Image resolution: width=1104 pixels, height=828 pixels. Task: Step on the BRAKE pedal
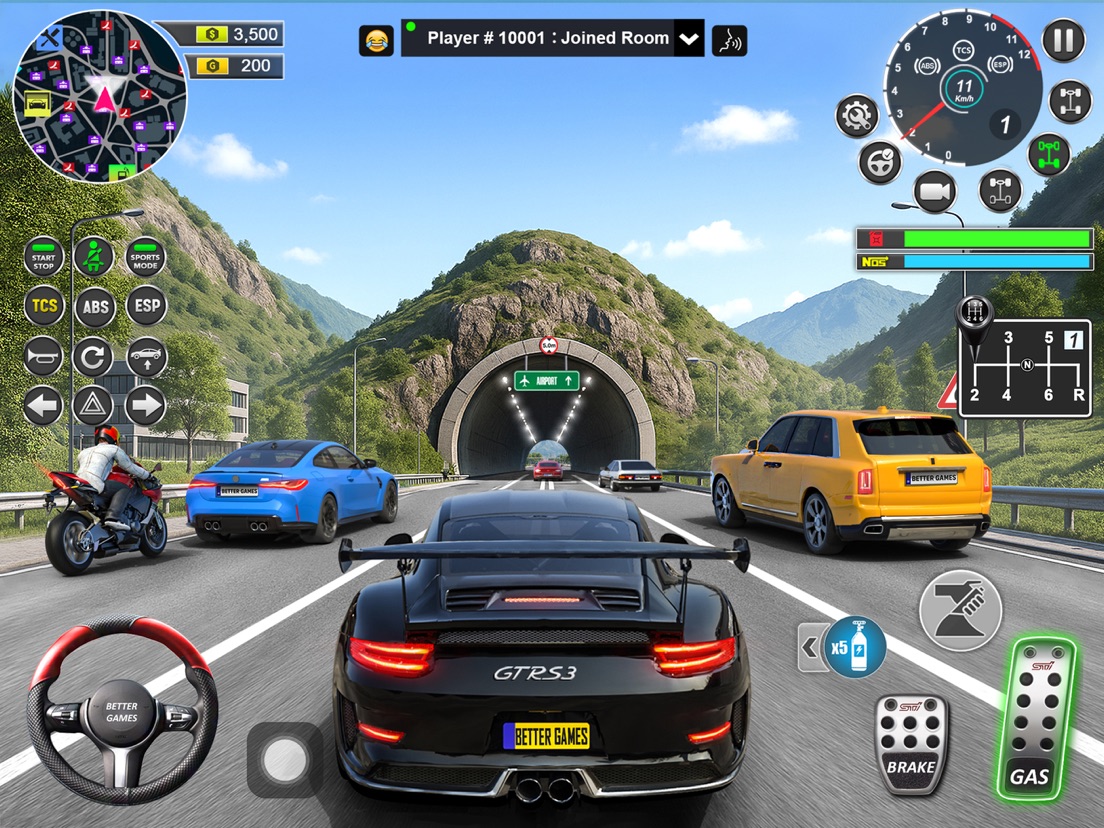[911, 738]
